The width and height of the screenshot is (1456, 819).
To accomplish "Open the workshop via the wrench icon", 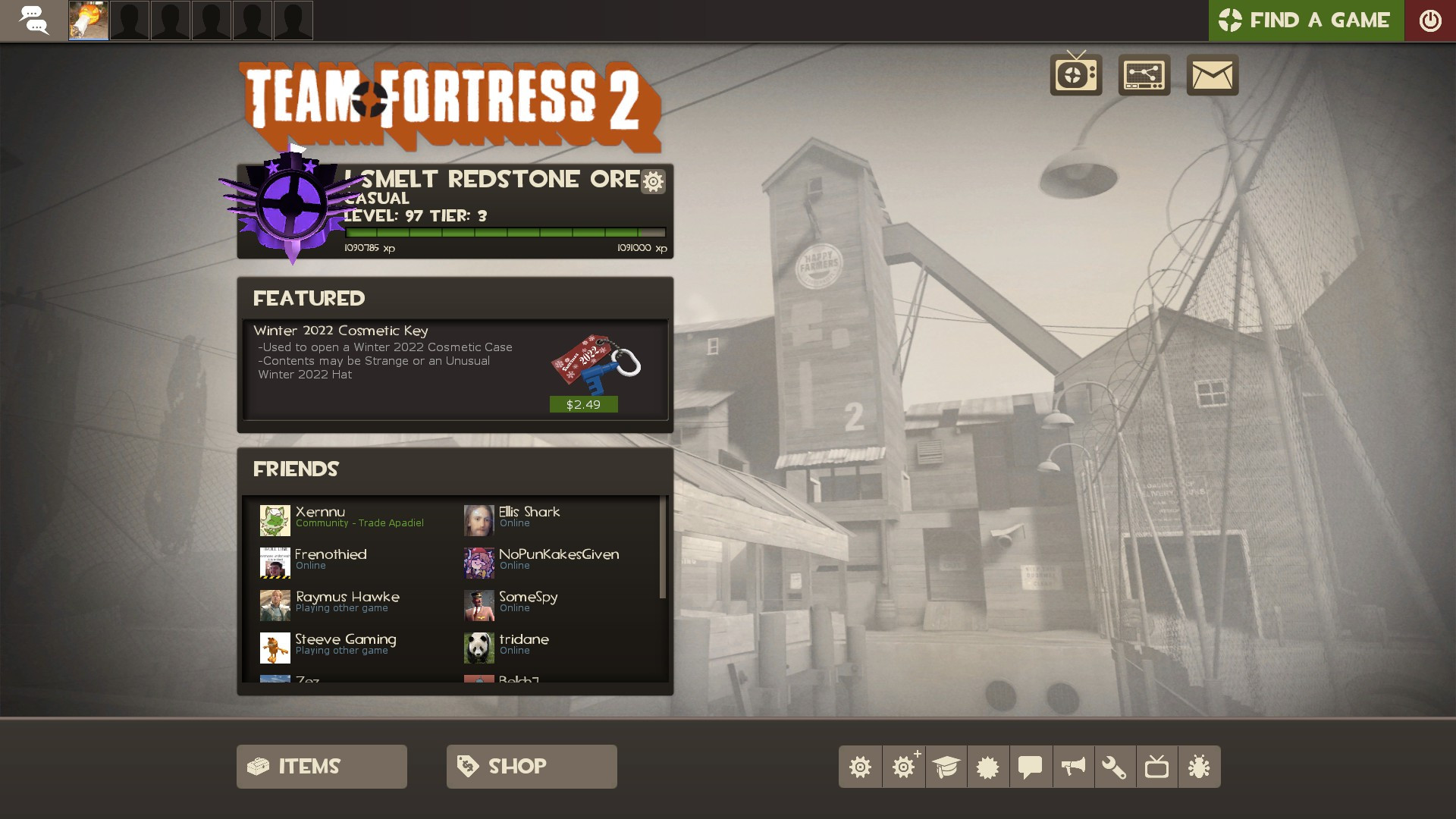I will point(1116,766).
